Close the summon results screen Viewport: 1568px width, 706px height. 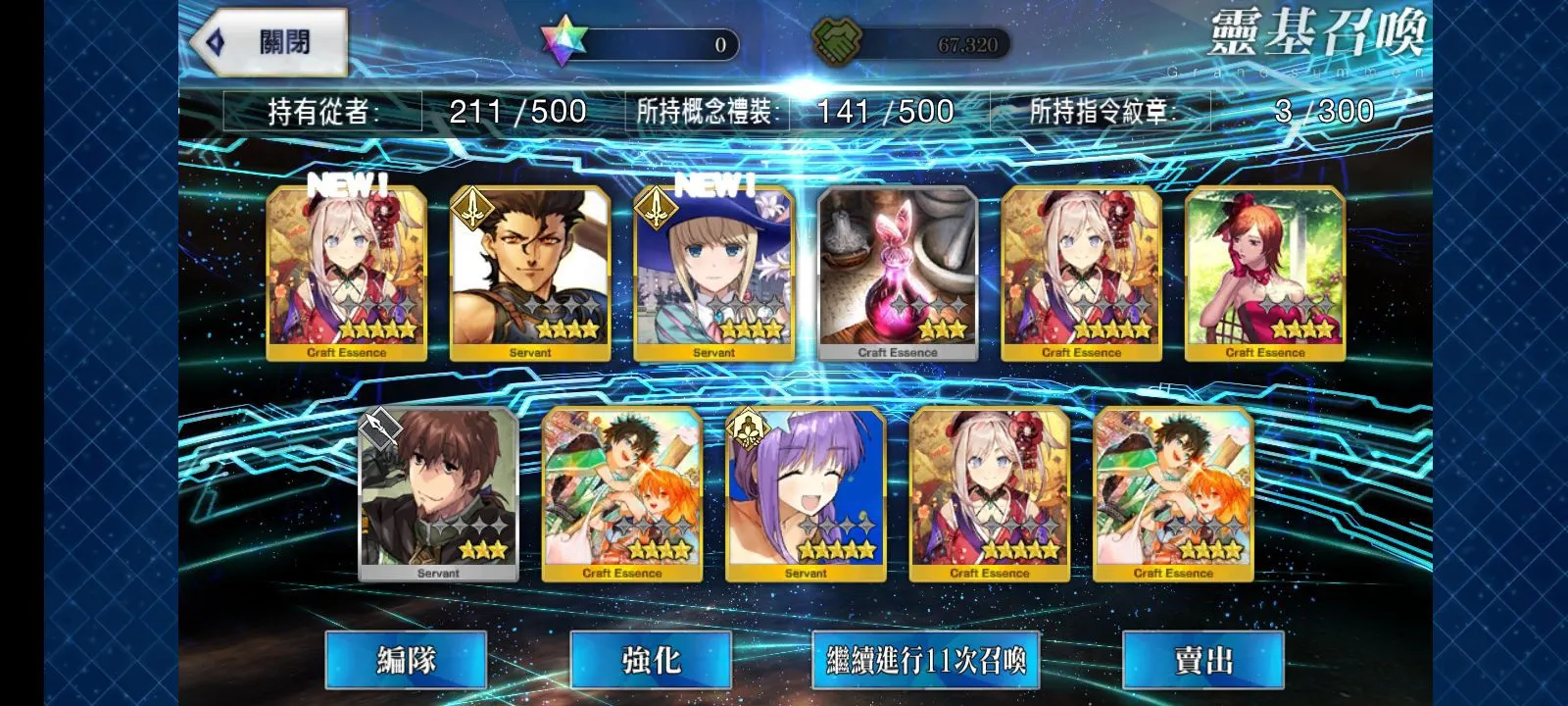(x=269, y=42)
